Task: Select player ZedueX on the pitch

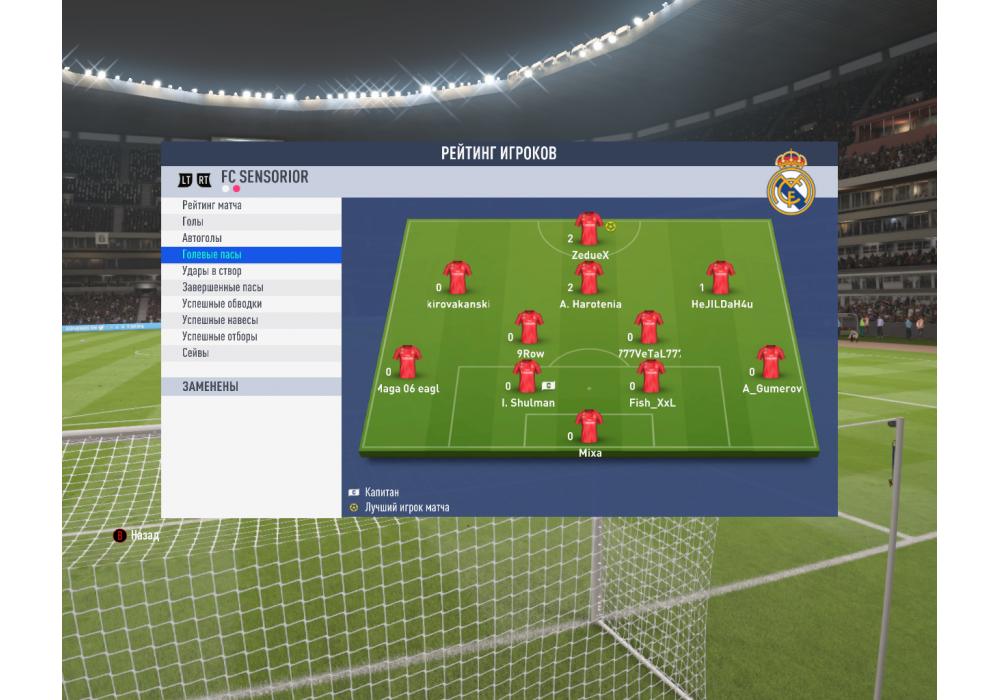Action: click(589, 229)
